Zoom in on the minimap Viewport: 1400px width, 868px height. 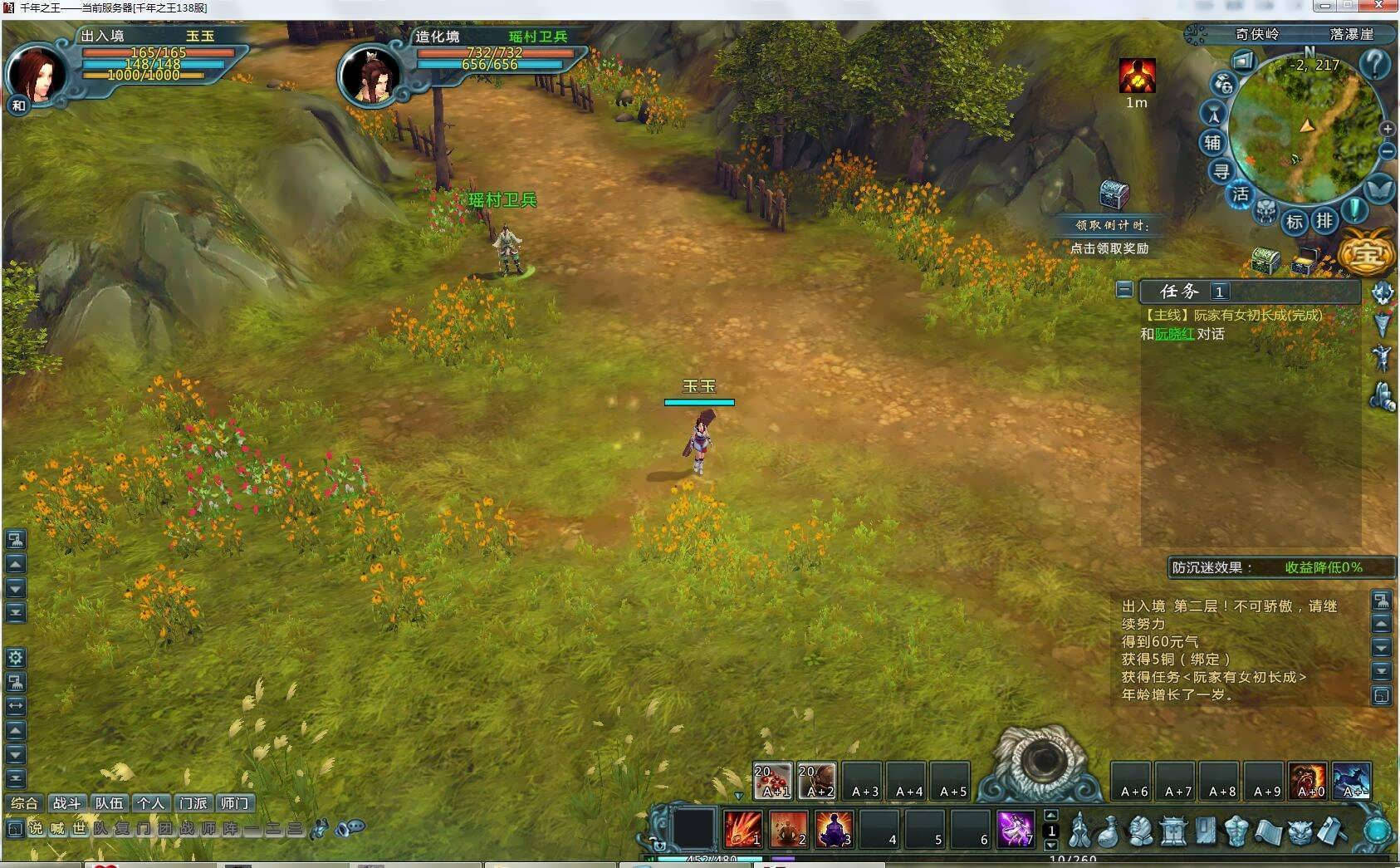click(1387, 129)
